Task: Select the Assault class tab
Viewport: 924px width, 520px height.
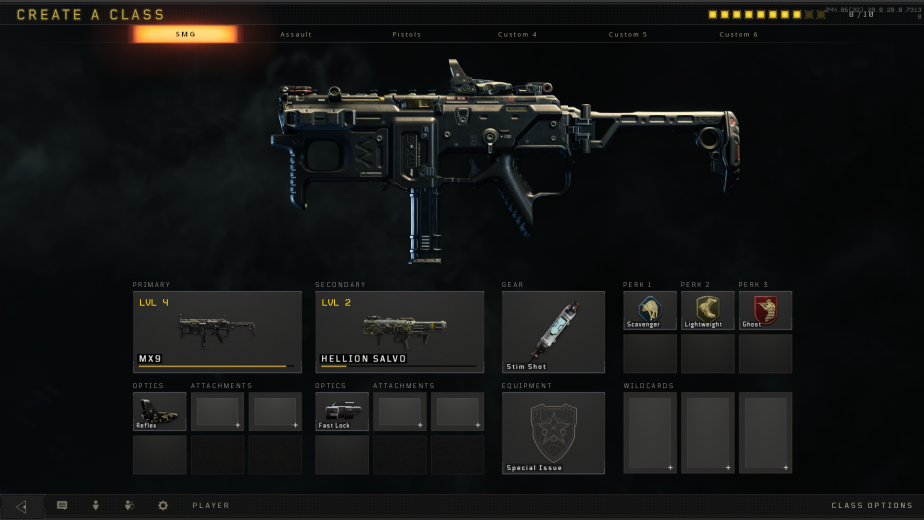Action: [x=296, y=34]
